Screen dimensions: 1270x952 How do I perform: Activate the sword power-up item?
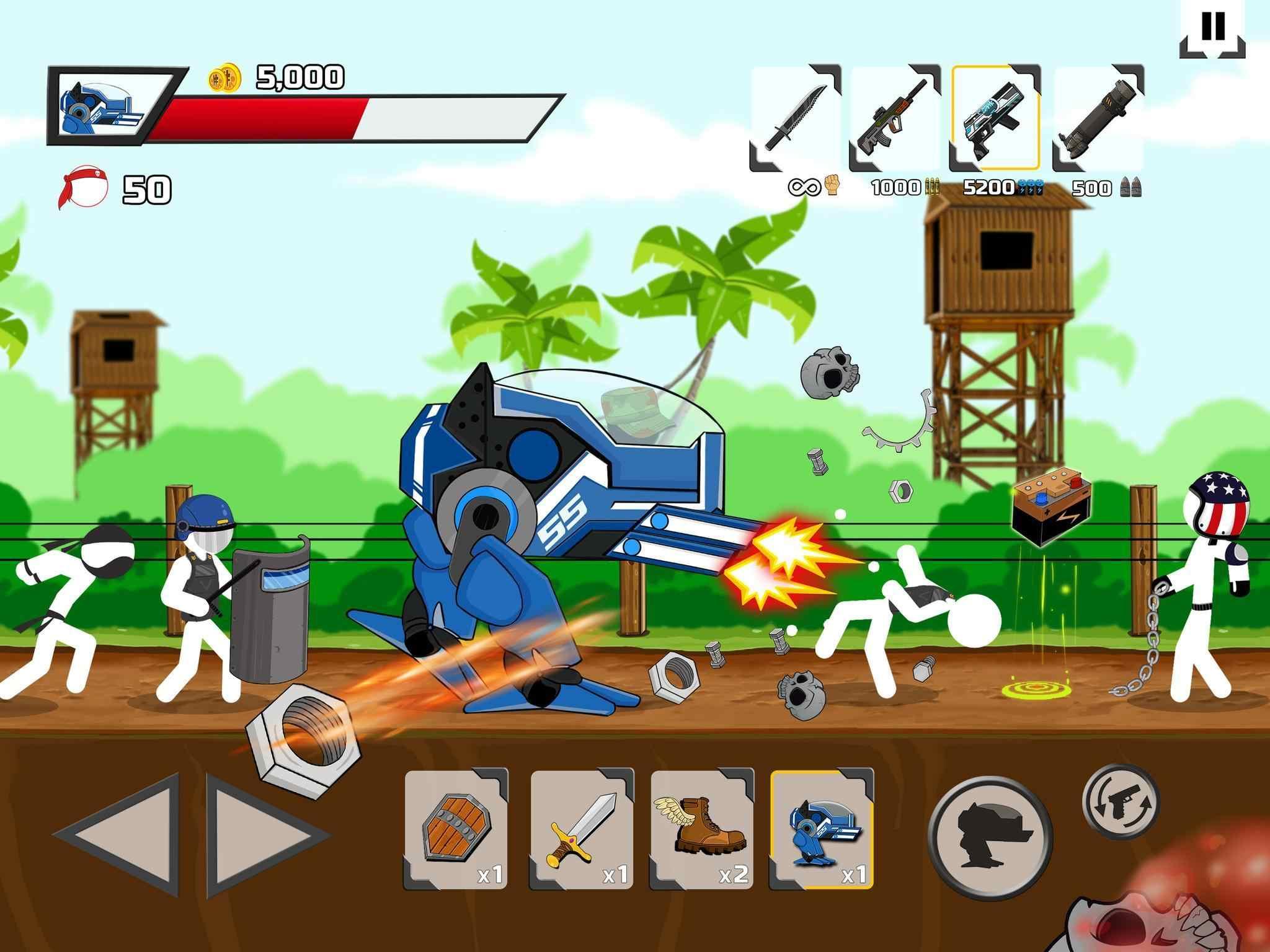[x=582, y=829]
